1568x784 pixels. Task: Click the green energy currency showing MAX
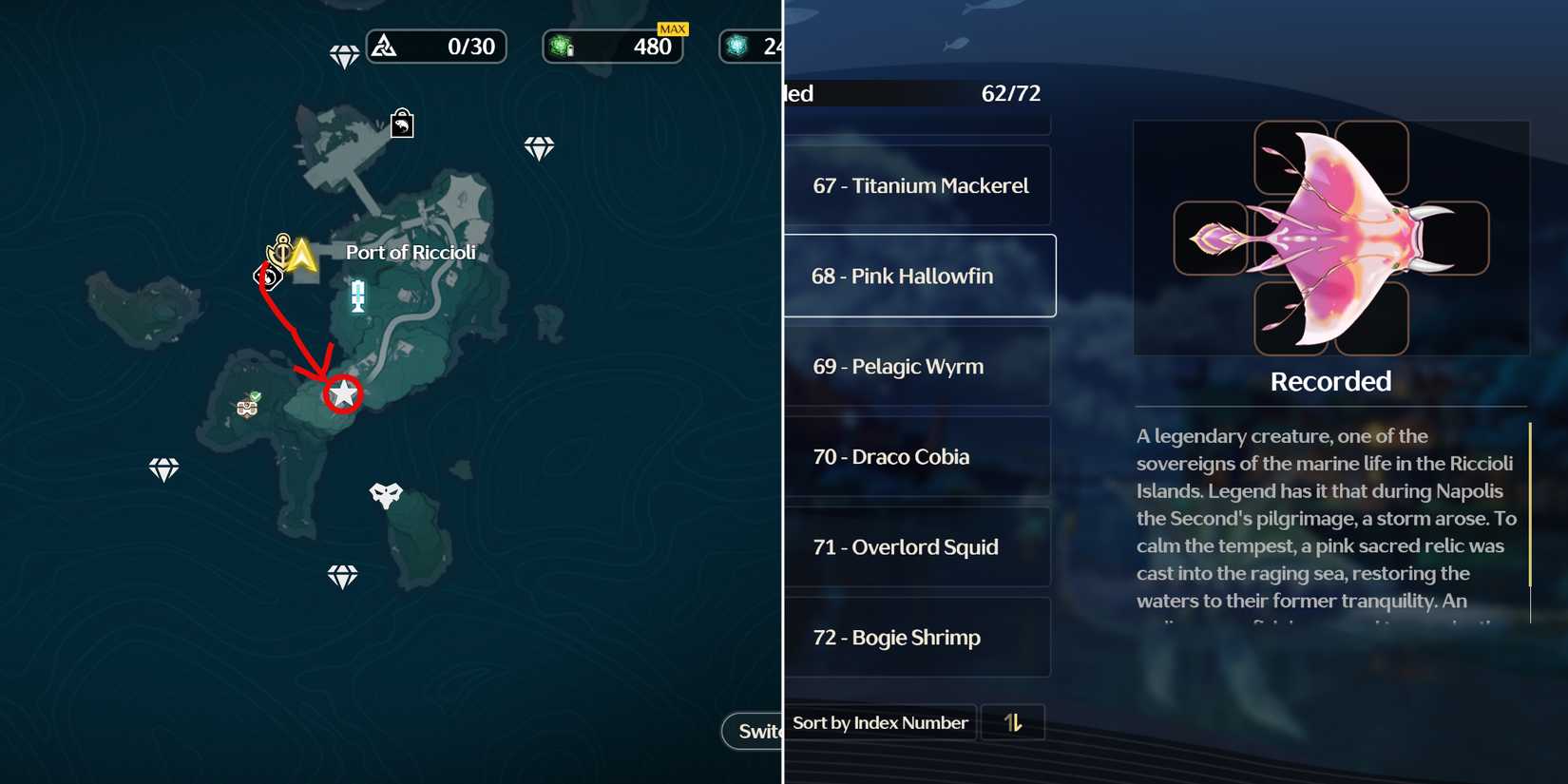click(x=613, y=47)
